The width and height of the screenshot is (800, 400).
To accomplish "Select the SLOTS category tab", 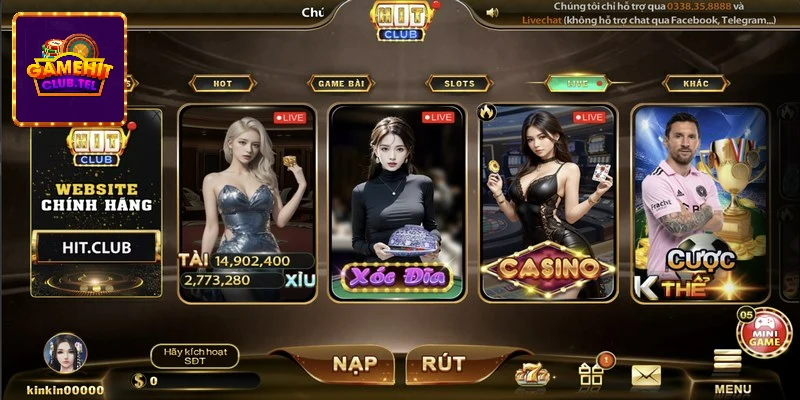I will 457,84.
